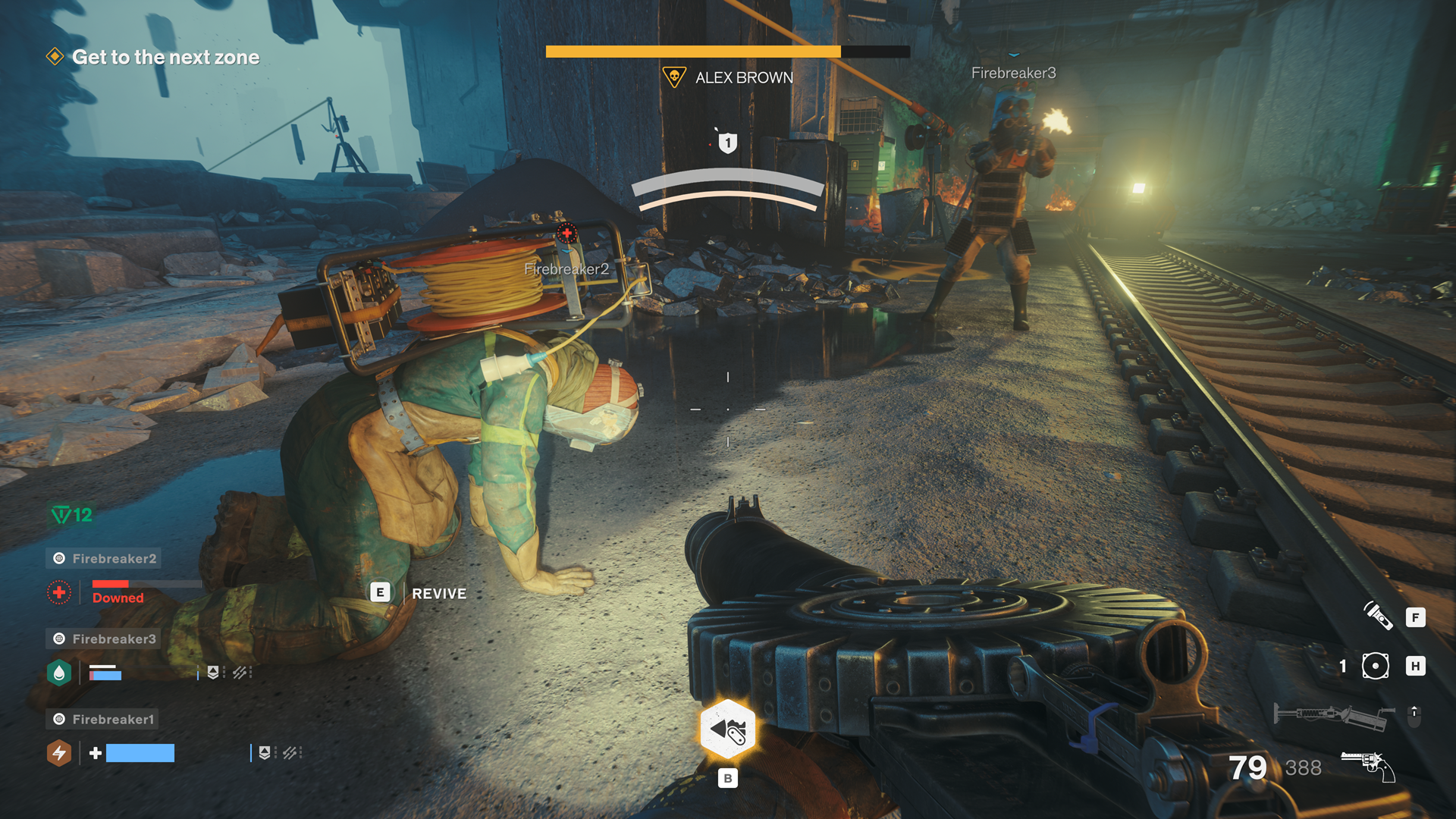
Task: Switch to the revolver weapon icon
Action: [x=1368, y=766]
